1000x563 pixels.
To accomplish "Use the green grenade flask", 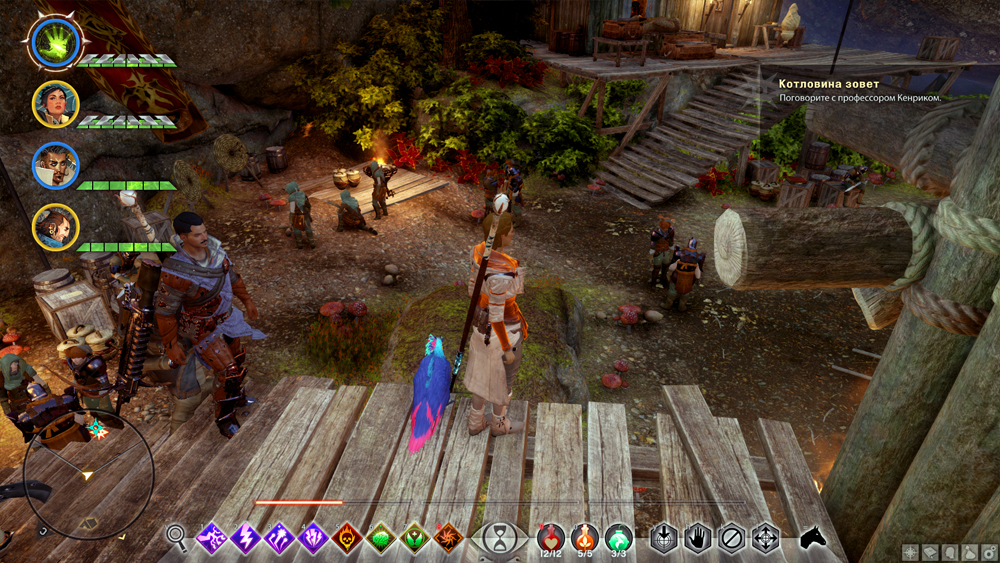I will [619, 537].
